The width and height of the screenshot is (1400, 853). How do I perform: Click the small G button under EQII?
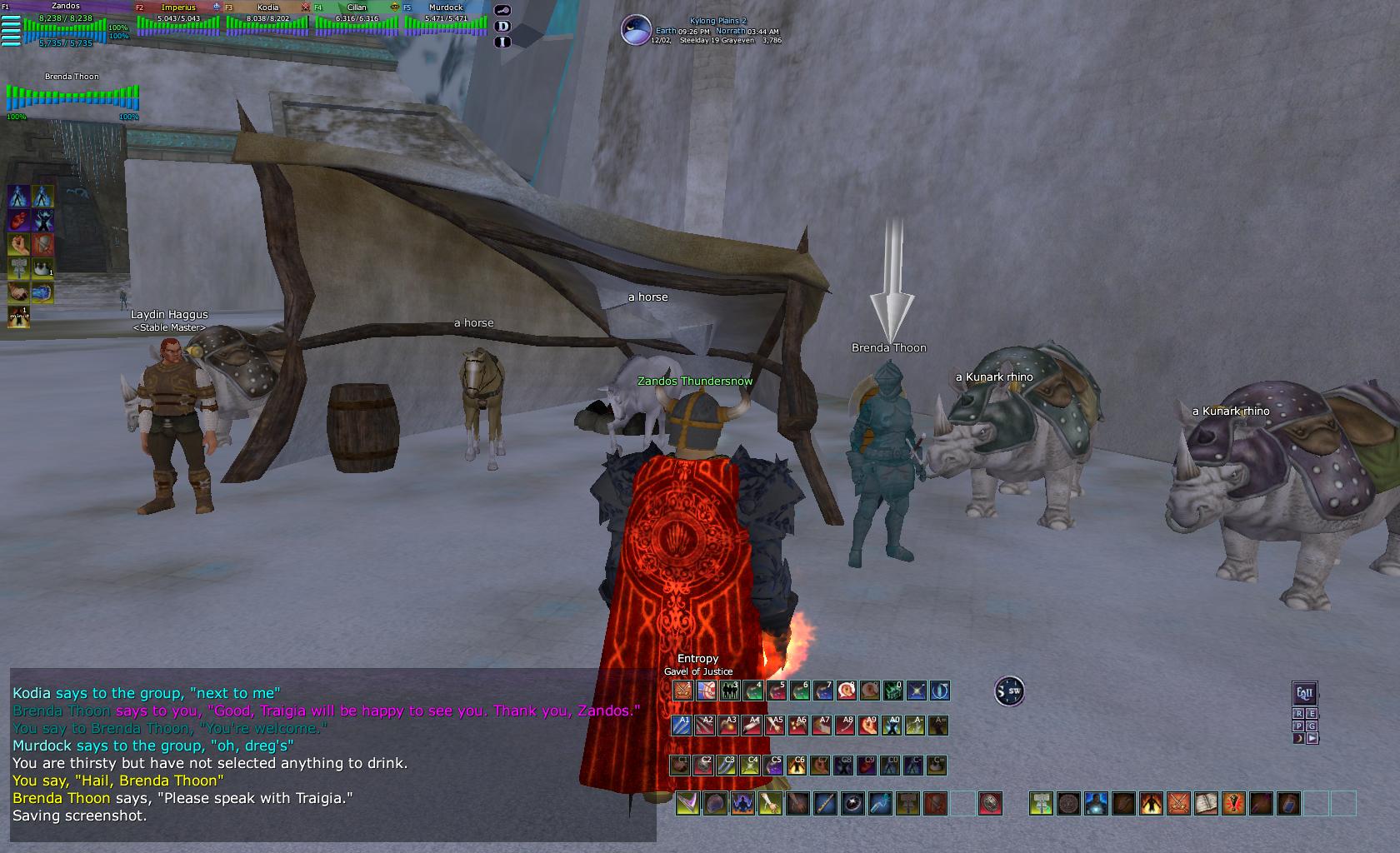pyautogui.click(x=1312, y=726)
